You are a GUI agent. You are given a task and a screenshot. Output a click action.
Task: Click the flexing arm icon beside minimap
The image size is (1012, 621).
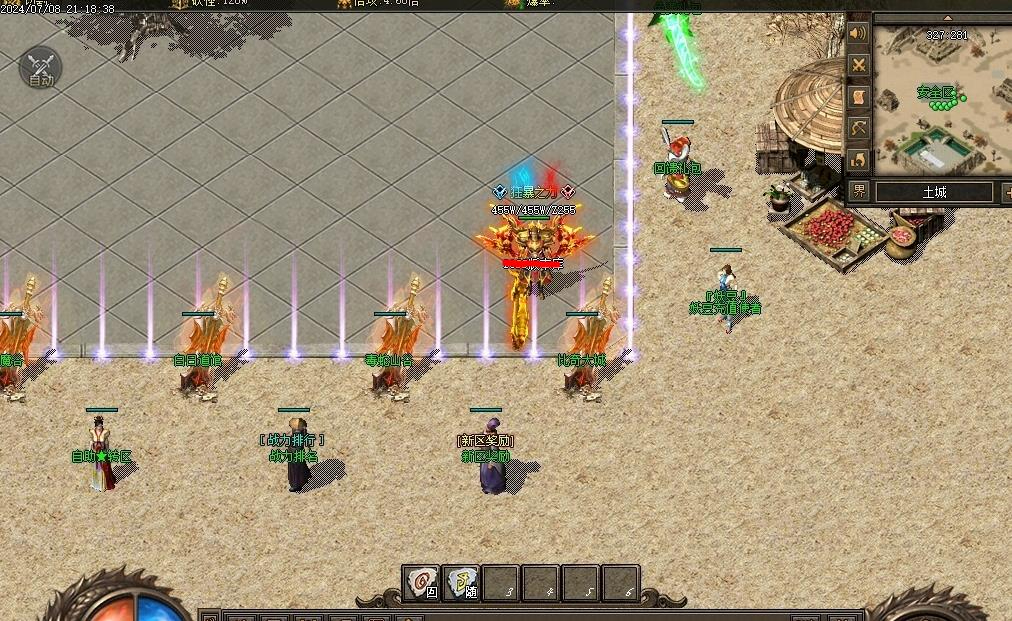(x=858, y=159)
